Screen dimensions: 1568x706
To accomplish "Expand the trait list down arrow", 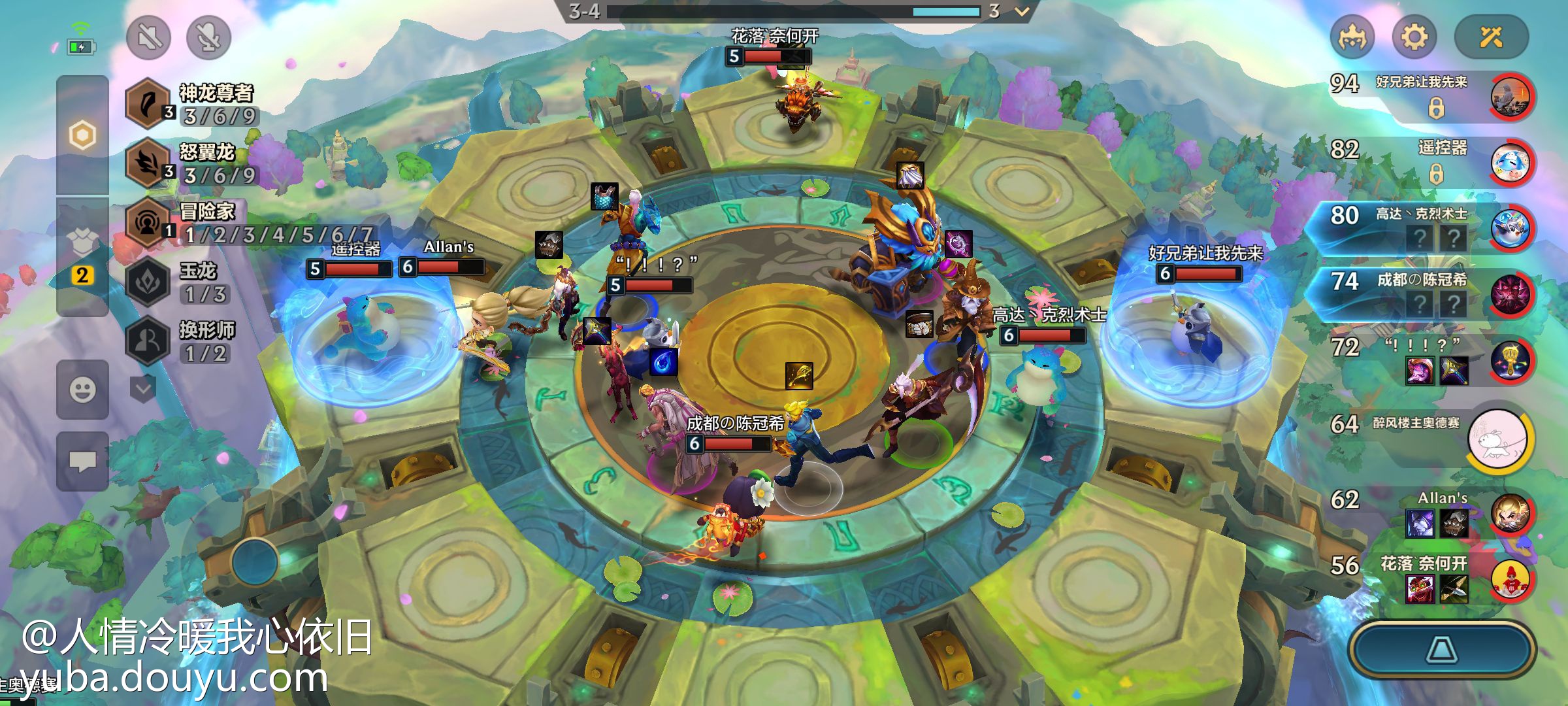I will point(143,390).
